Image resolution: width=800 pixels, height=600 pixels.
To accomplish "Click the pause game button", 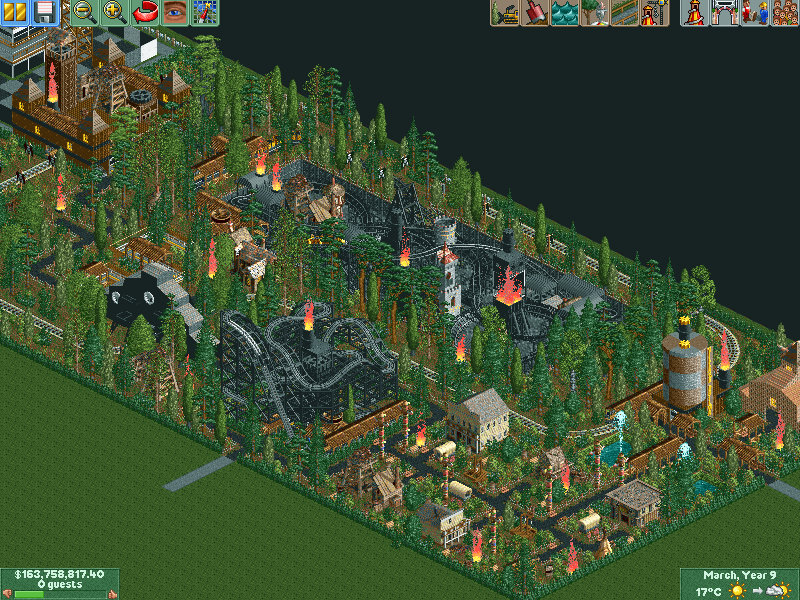I will (15, 13).
